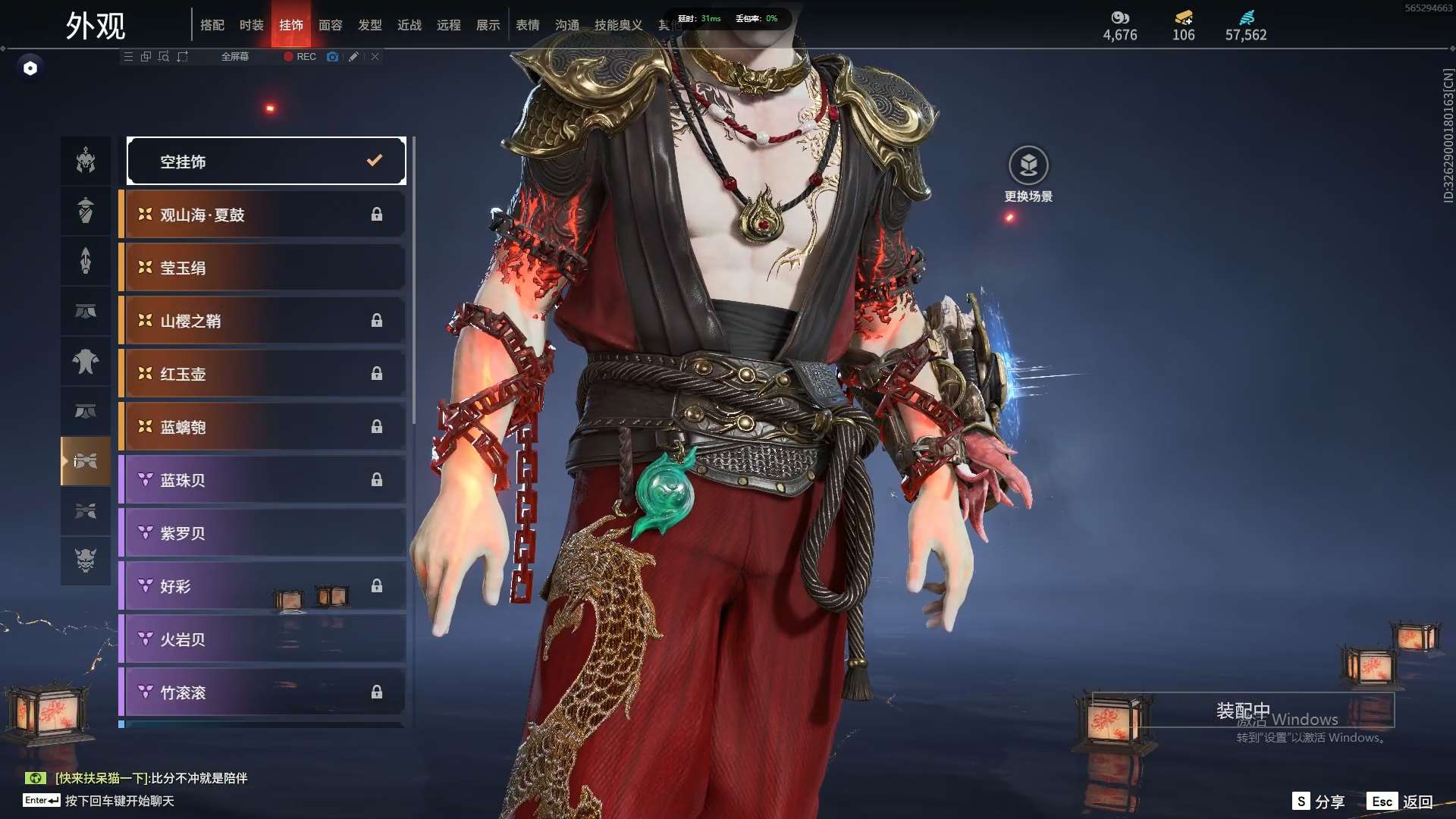The height and width of the screenshot is (819, 1456).
Task: Select the helmet category icon in sidebar
Action: 86,160
